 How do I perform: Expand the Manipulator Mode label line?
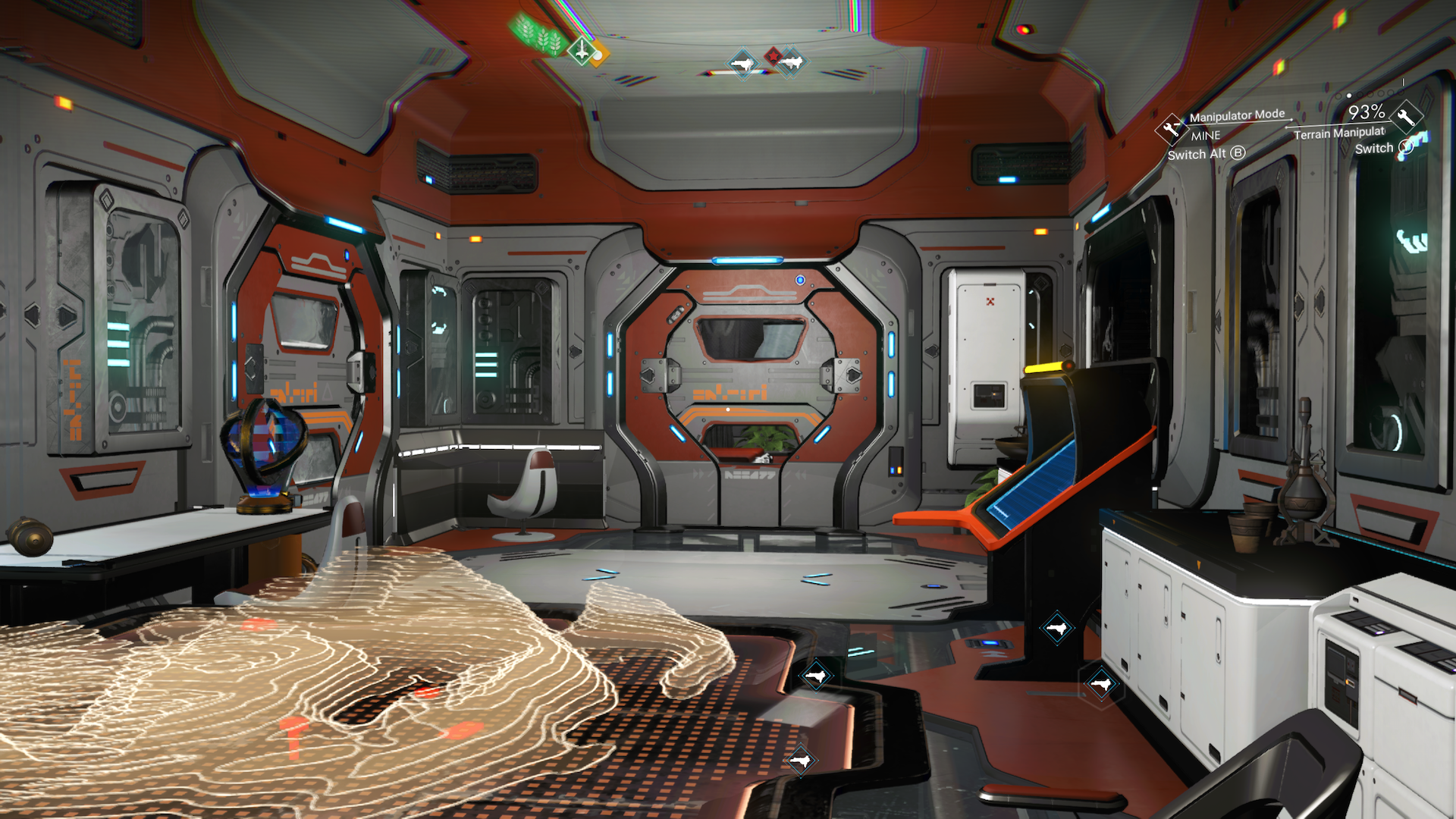1237,115
